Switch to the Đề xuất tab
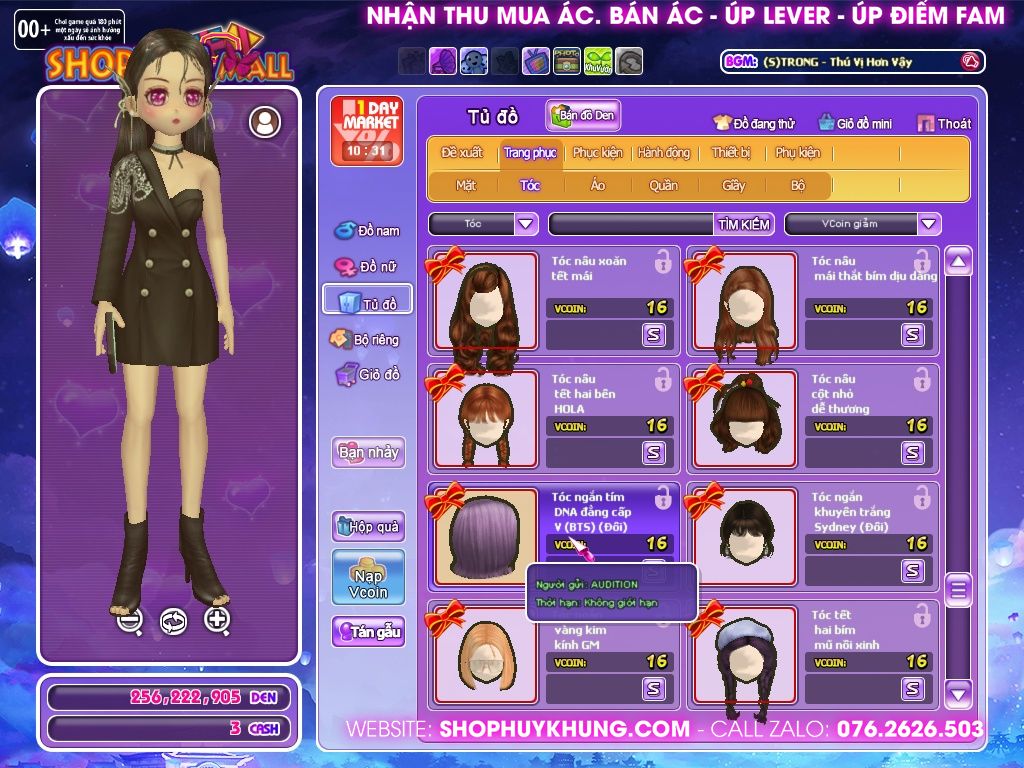The image size is (1024, 768). click(461, 153)
